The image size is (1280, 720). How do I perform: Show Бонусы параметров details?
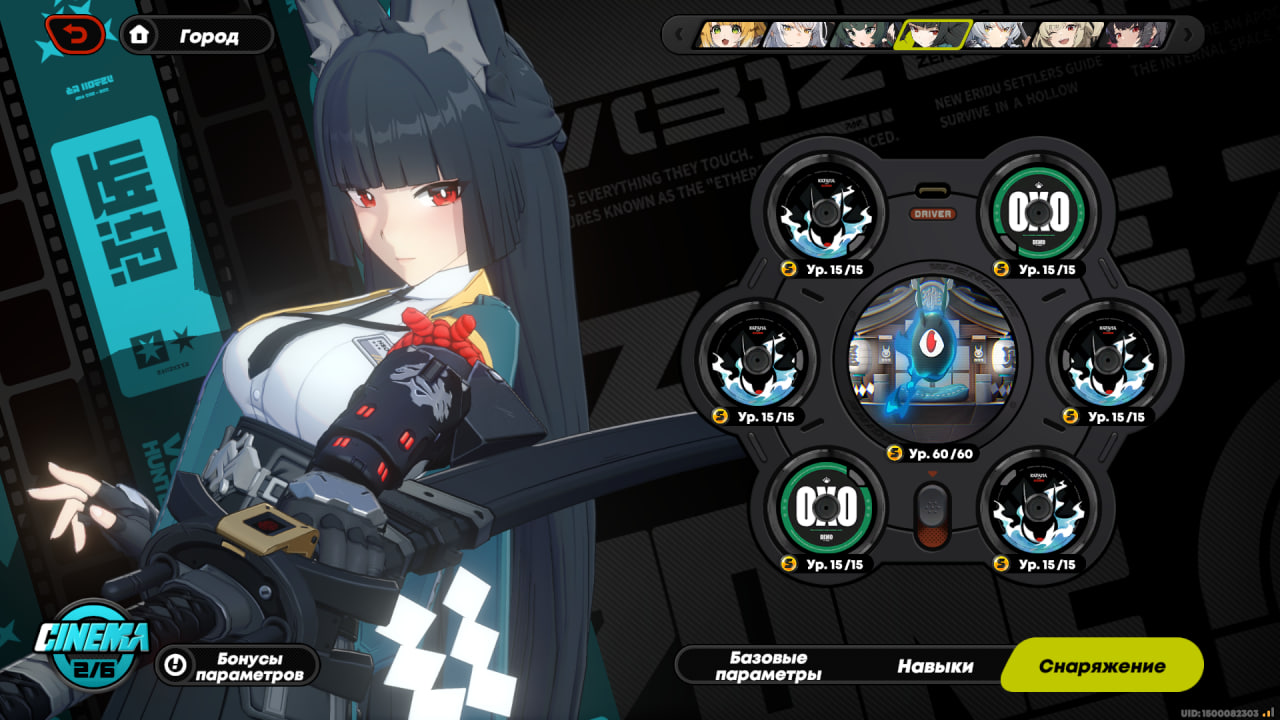[x=237, y=666]
